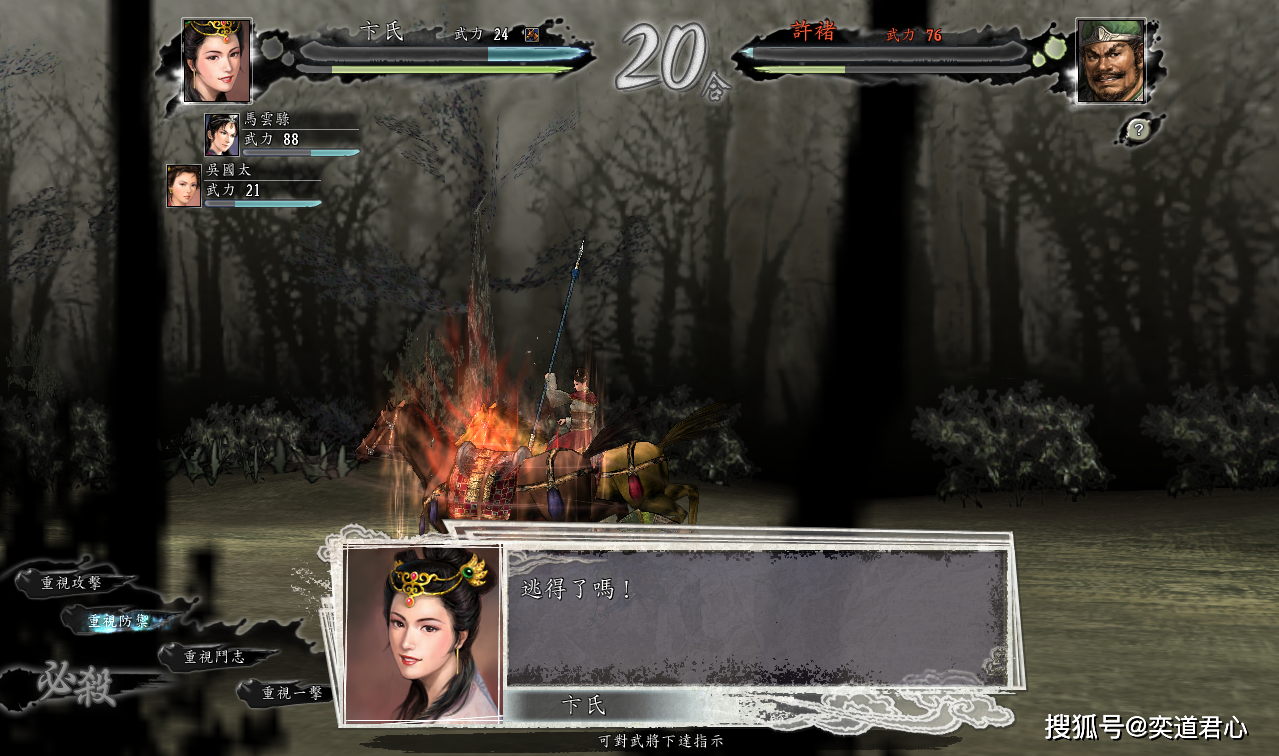Click 卞氏's portrait in the top bar
Screen dimensions: 1279x756
coord(216,60)
